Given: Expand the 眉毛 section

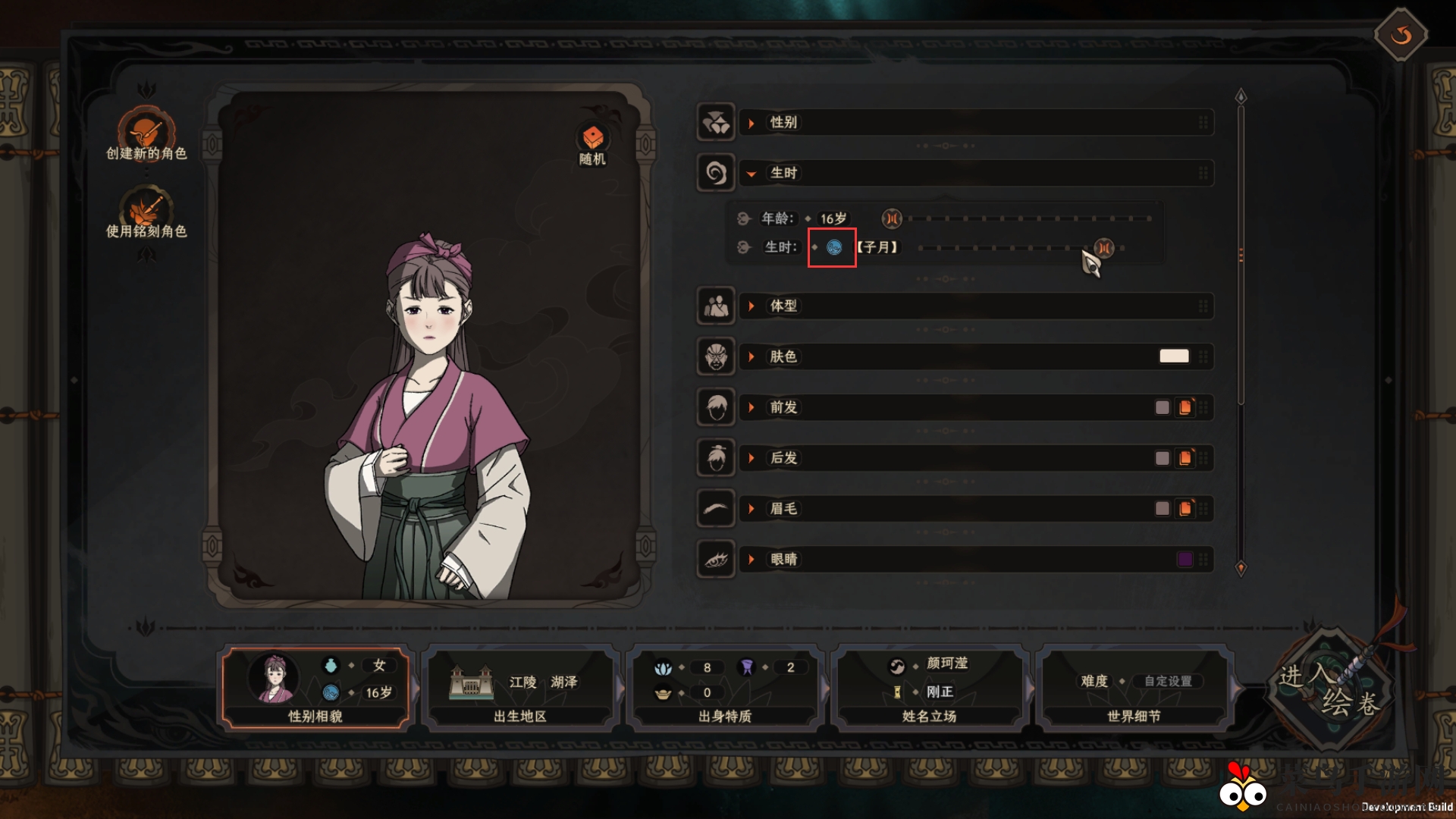Looking at the screenshot, I should click(x=783, y=509).
